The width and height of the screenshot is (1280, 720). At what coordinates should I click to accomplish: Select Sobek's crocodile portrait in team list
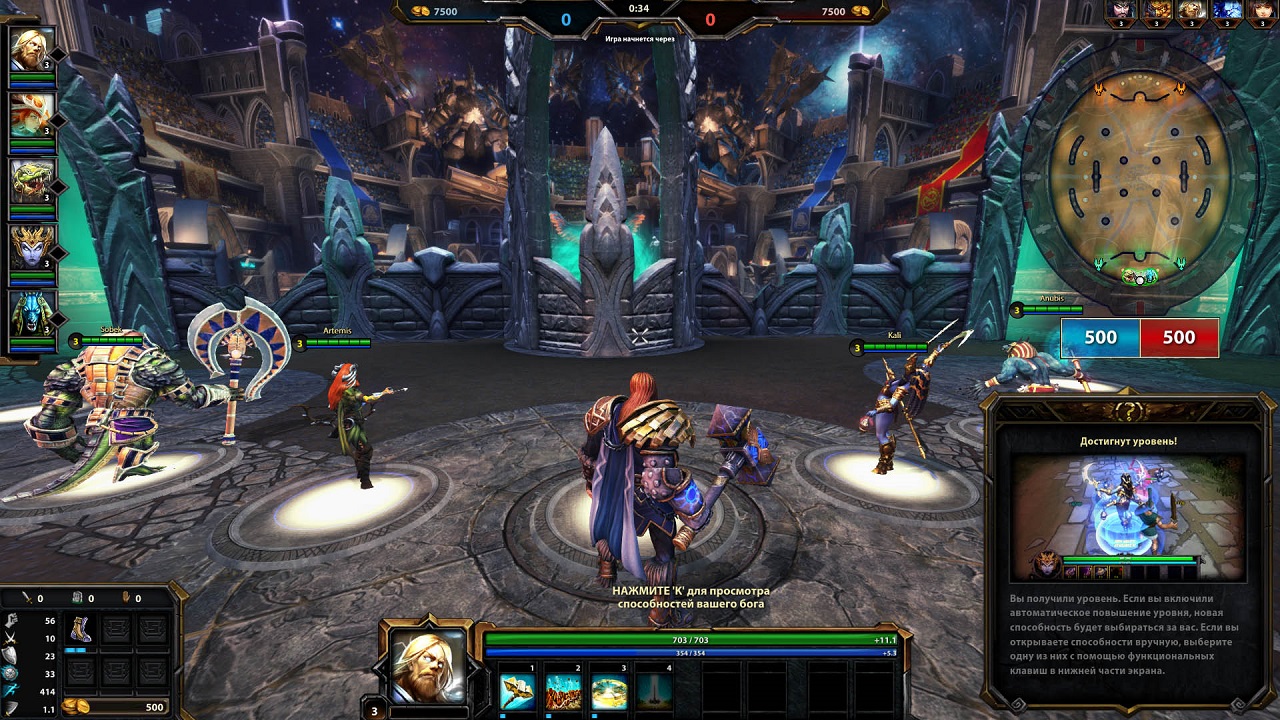pyautogui.click(x=30, y=181)
